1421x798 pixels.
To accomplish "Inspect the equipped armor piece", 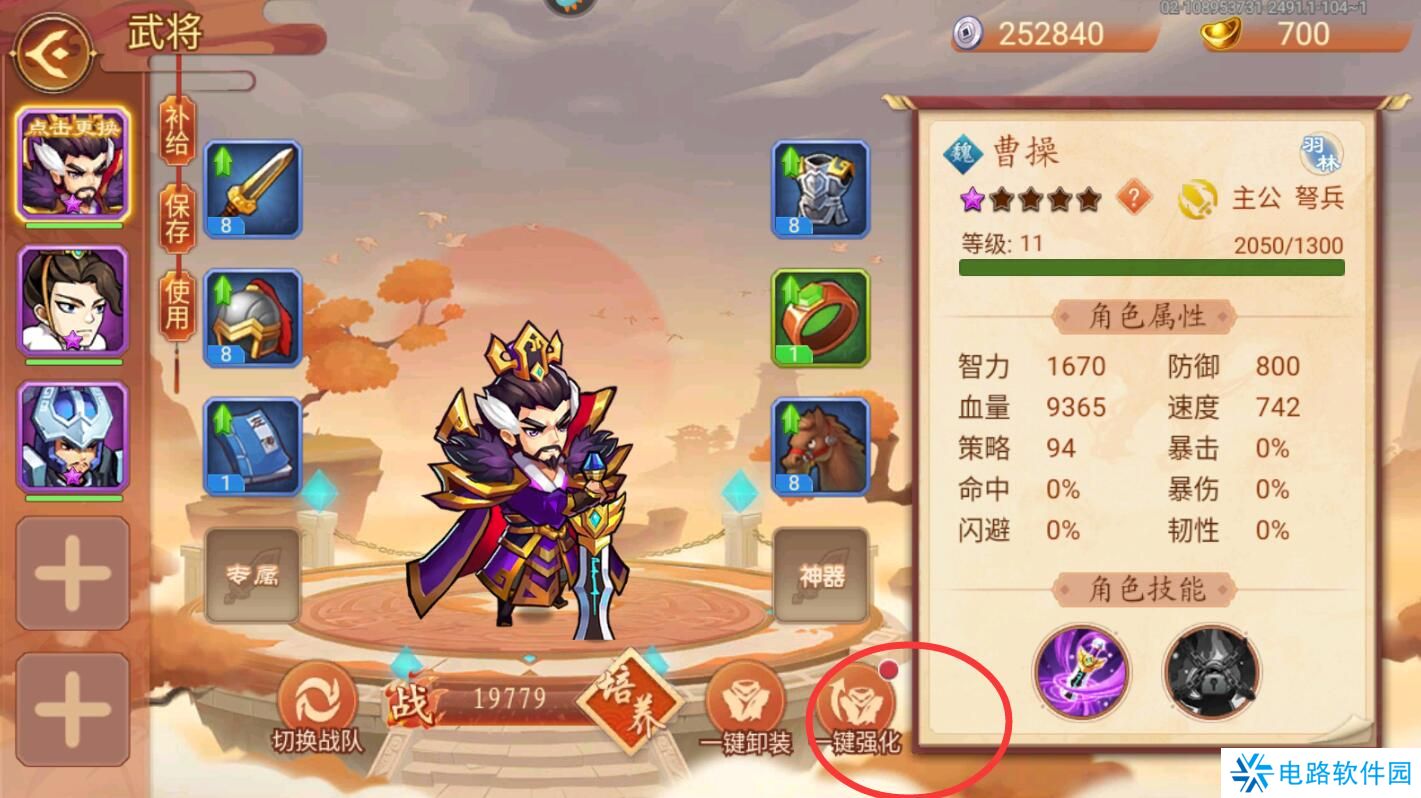I will point(820,190).
